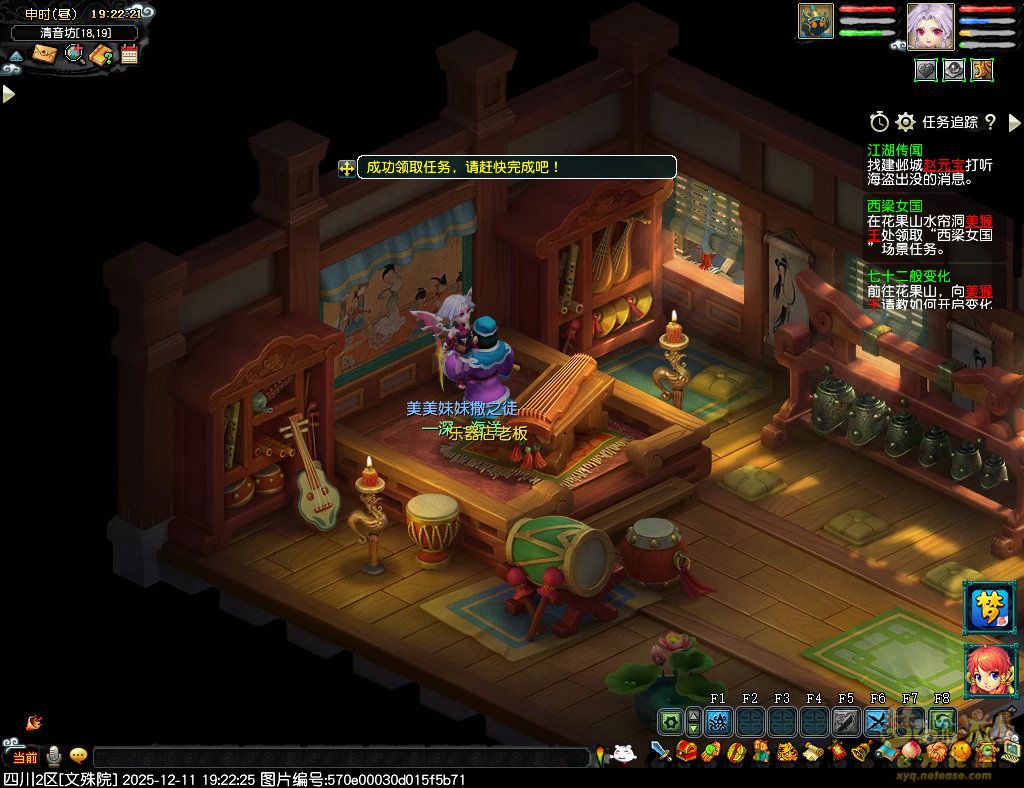Click the quest tracker question mark

[990, 122]
